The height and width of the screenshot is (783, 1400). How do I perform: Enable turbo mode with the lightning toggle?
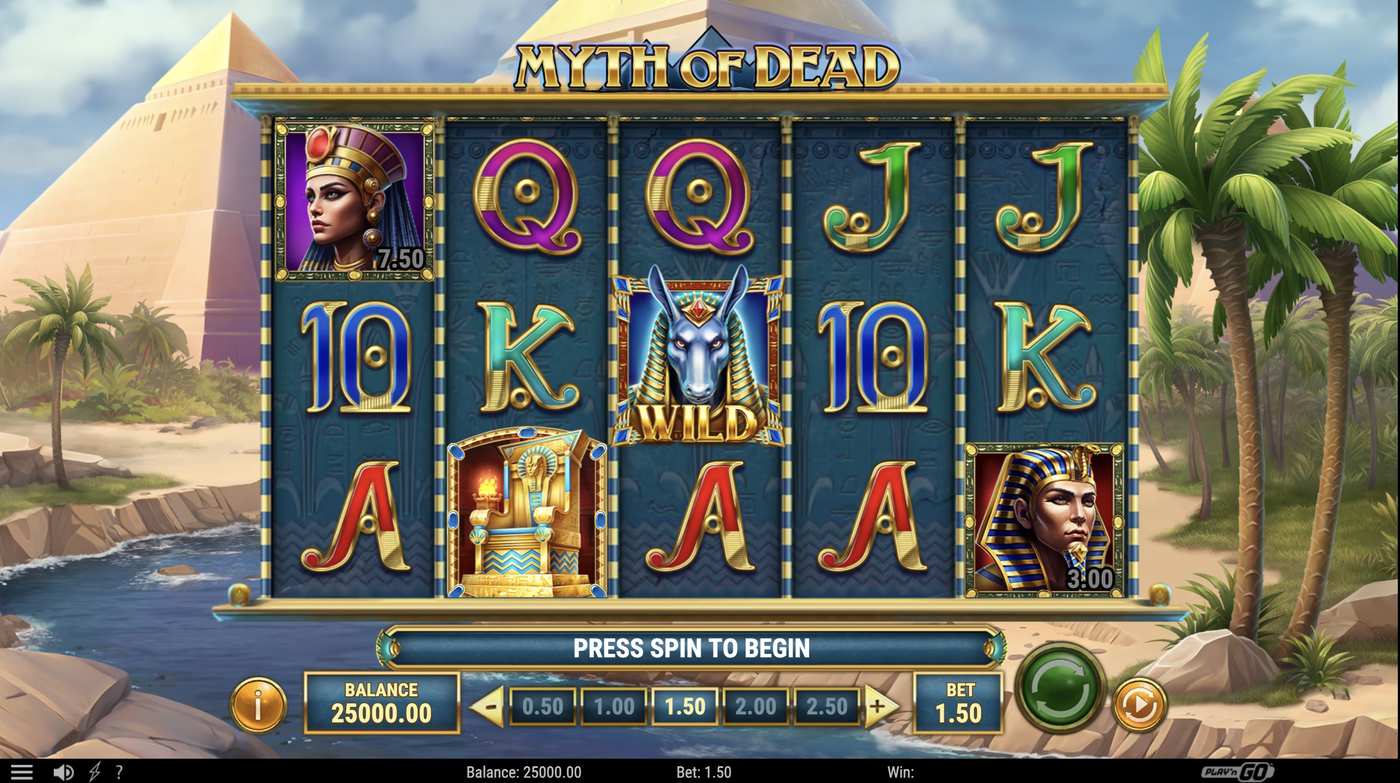pyautogui.click(x=95, y=771)
